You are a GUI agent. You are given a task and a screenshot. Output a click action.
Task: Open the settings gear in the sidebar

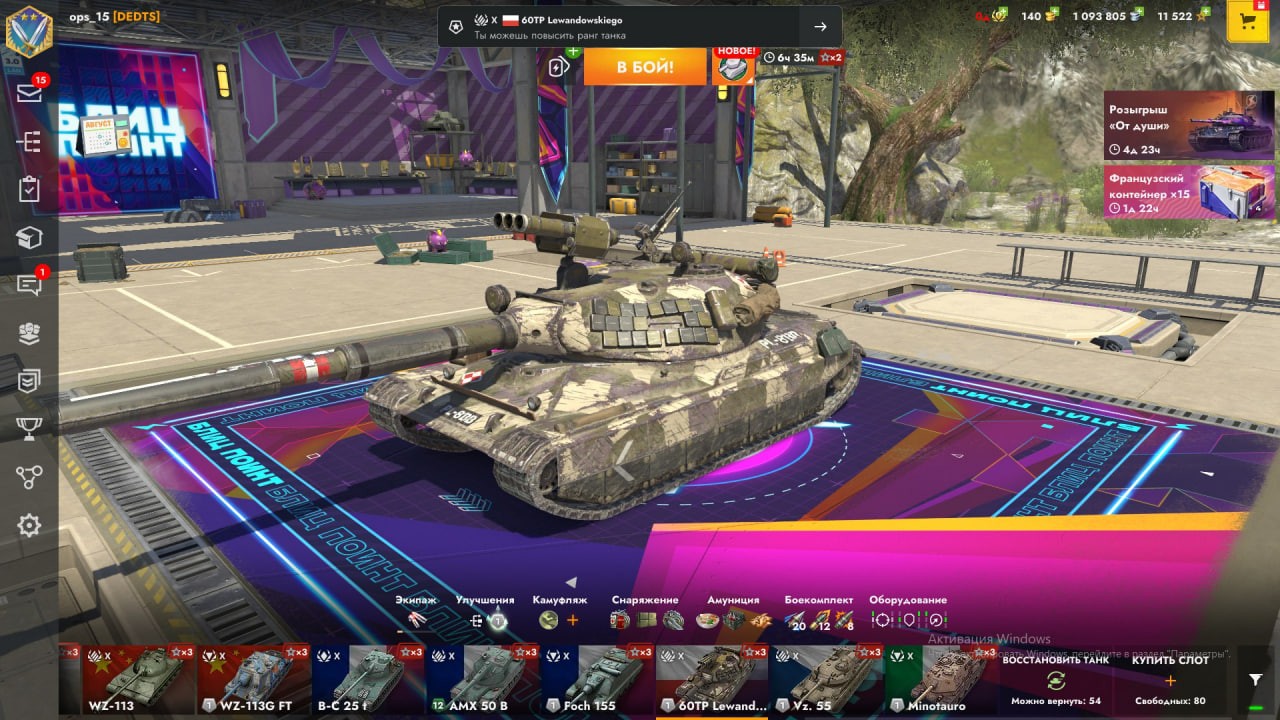tap(29, 525)
